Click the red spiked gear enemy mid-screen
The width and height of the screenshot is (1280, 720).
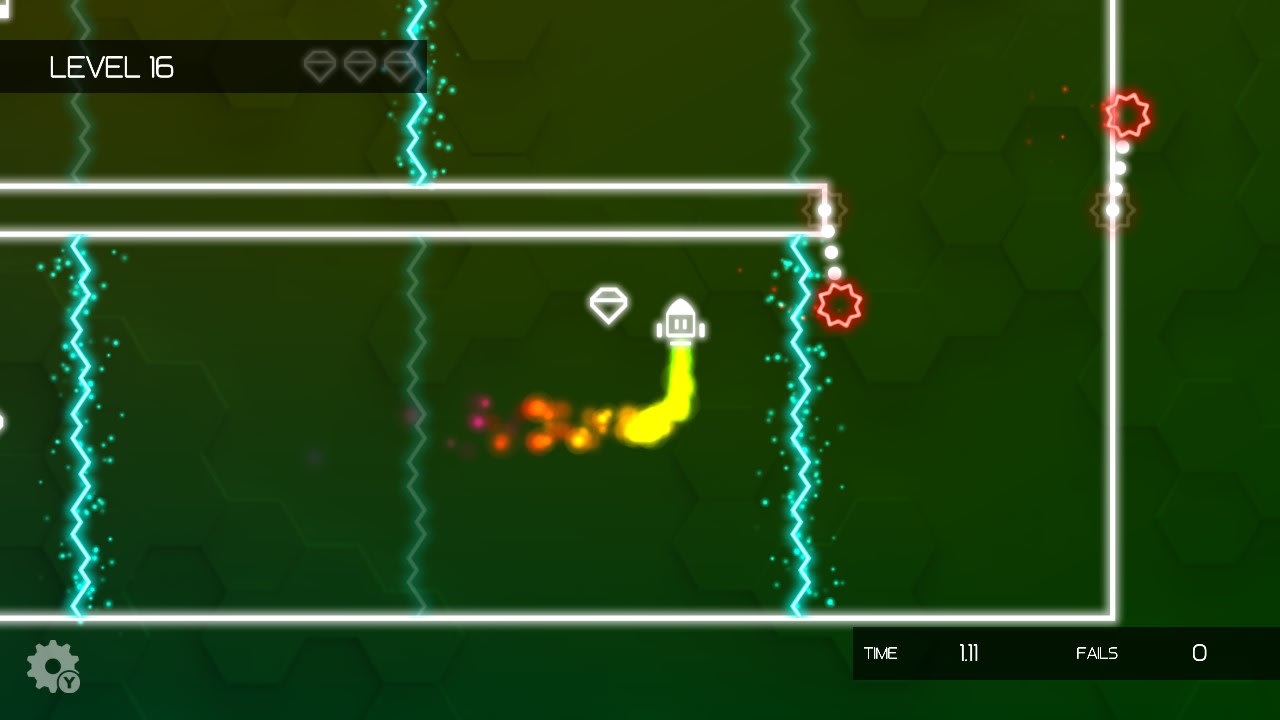(x=840, y=302)
